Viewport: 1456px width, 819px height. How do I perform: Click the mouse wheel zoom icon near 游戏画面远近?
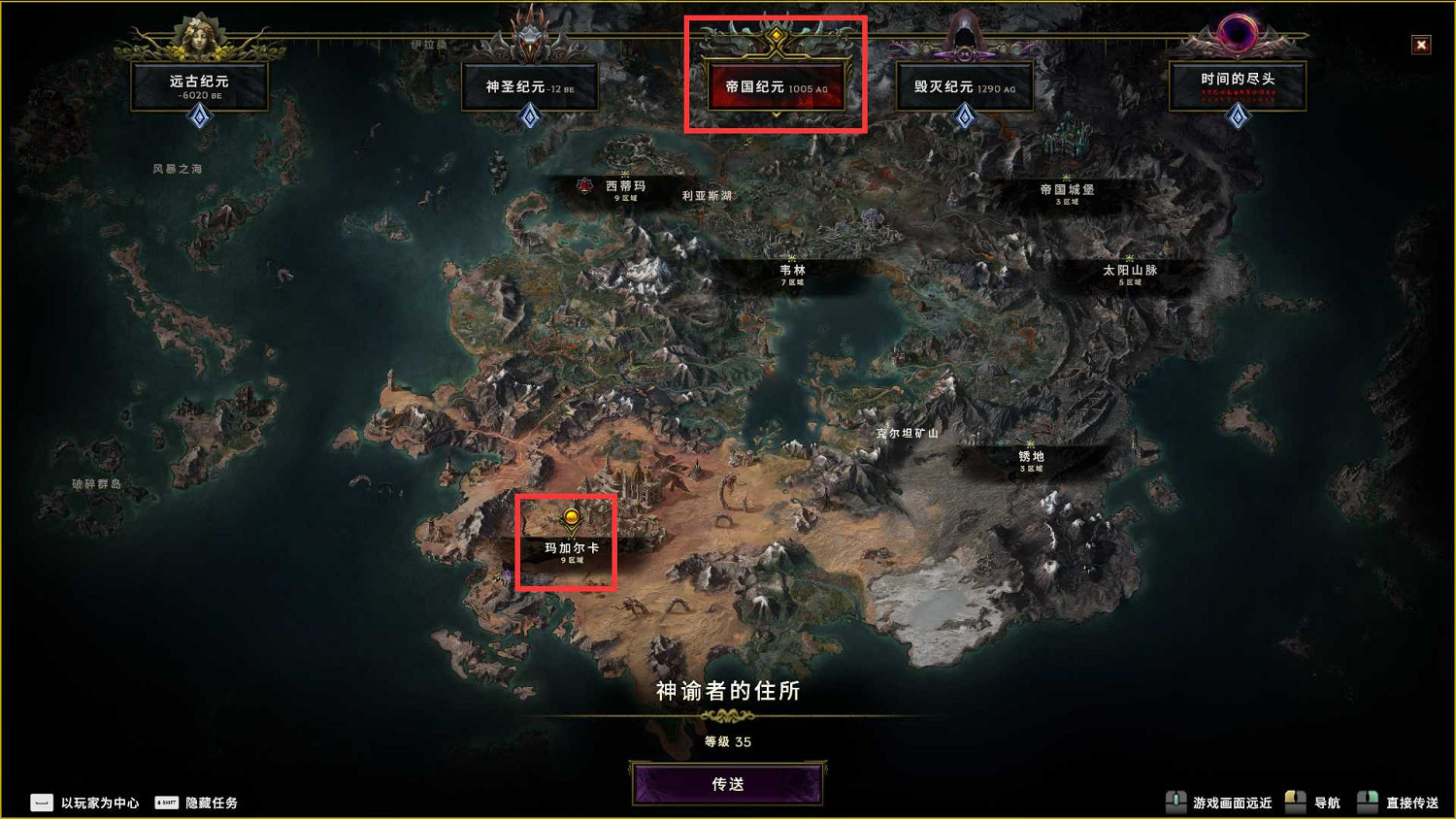(x=1177, y=803)
